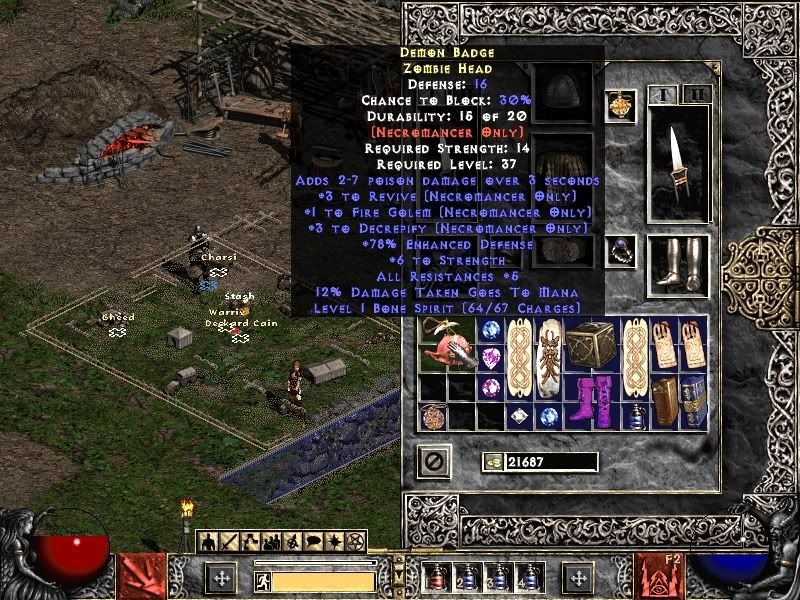The width and height of the screenshot is (800, 600).
Task: Select the equipped ring slot
Action: click(620, 250)
